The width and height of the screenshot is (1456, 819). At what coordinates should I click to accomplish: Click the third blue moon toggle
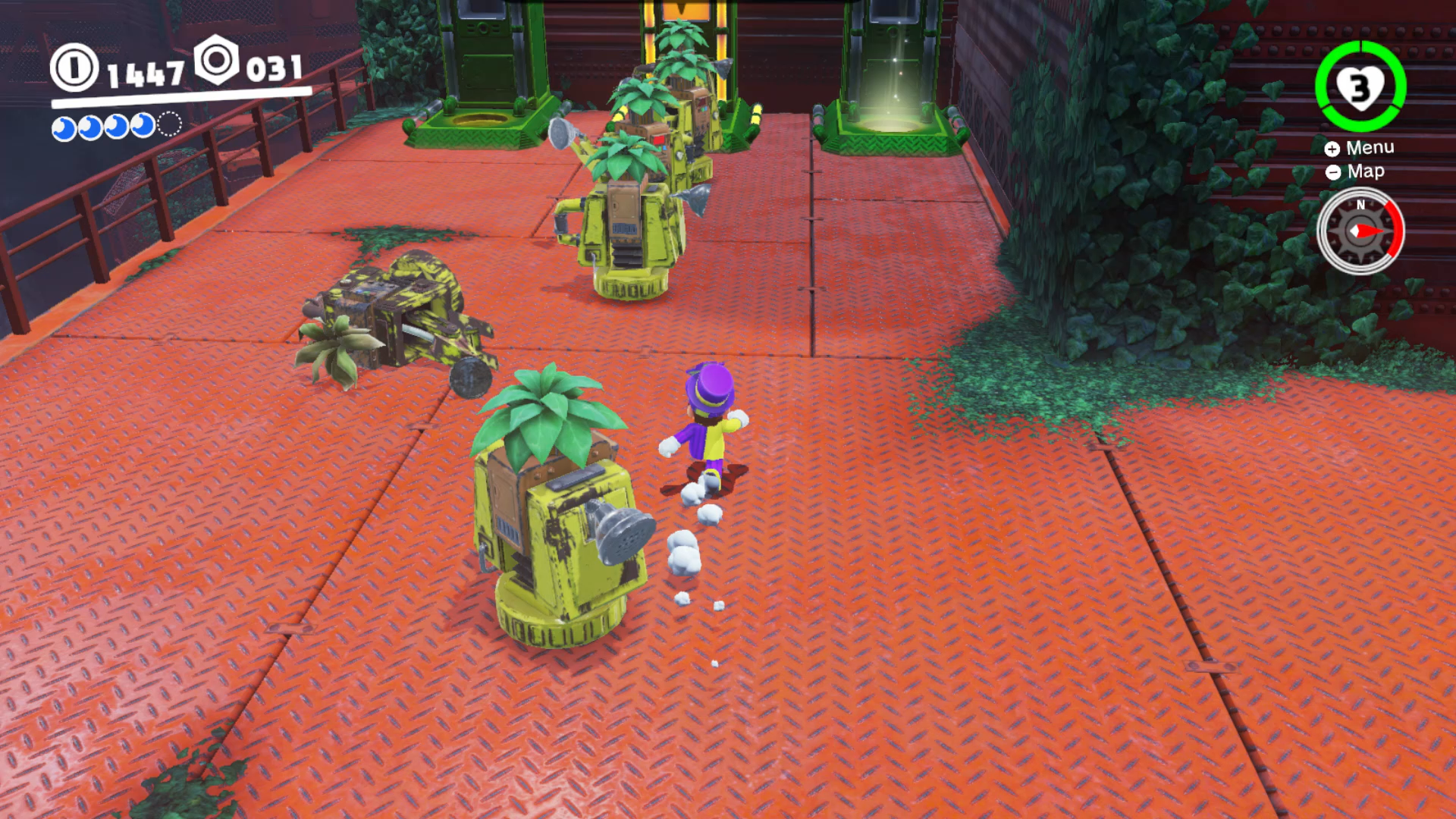click(x=115, y=127)
